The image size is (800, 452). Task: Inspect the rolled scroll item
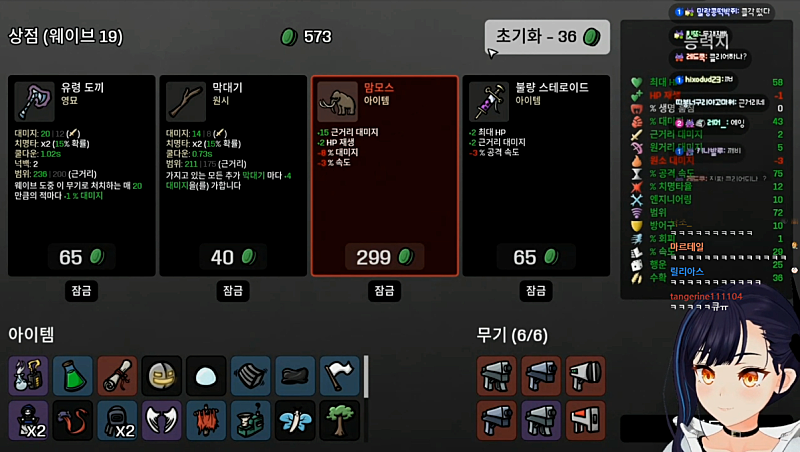tap(117, 375)
